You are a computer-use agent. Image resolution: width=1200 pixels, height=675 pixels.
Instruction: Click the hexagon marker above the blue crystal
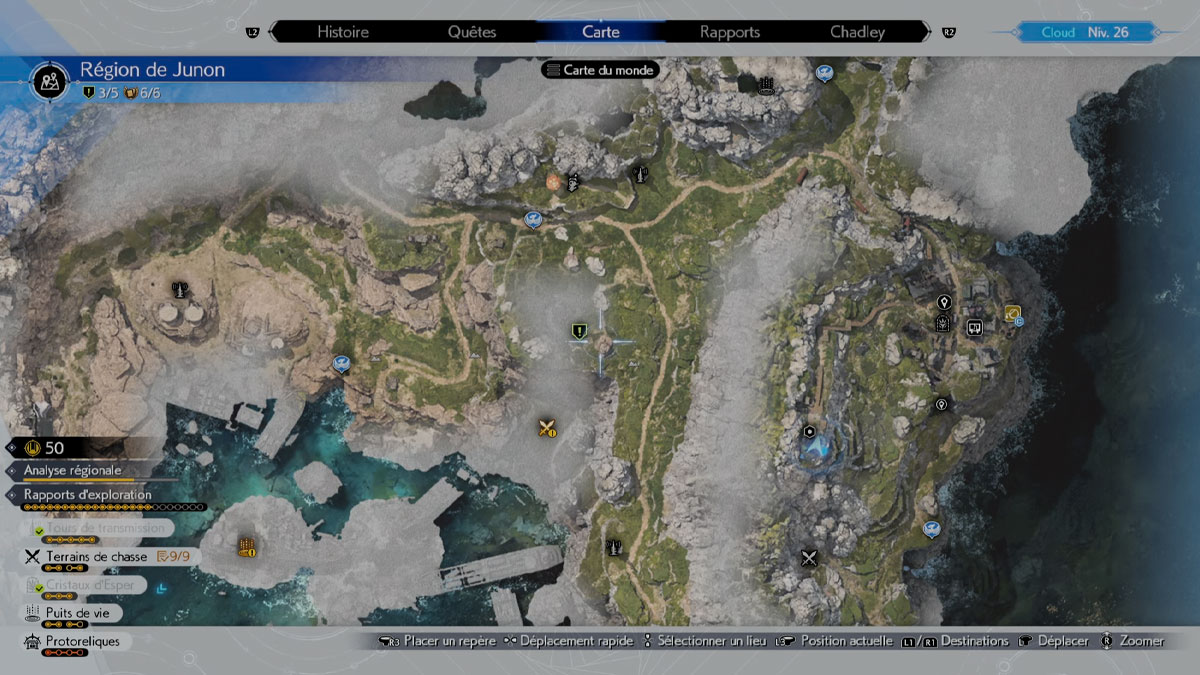[808, 431]
